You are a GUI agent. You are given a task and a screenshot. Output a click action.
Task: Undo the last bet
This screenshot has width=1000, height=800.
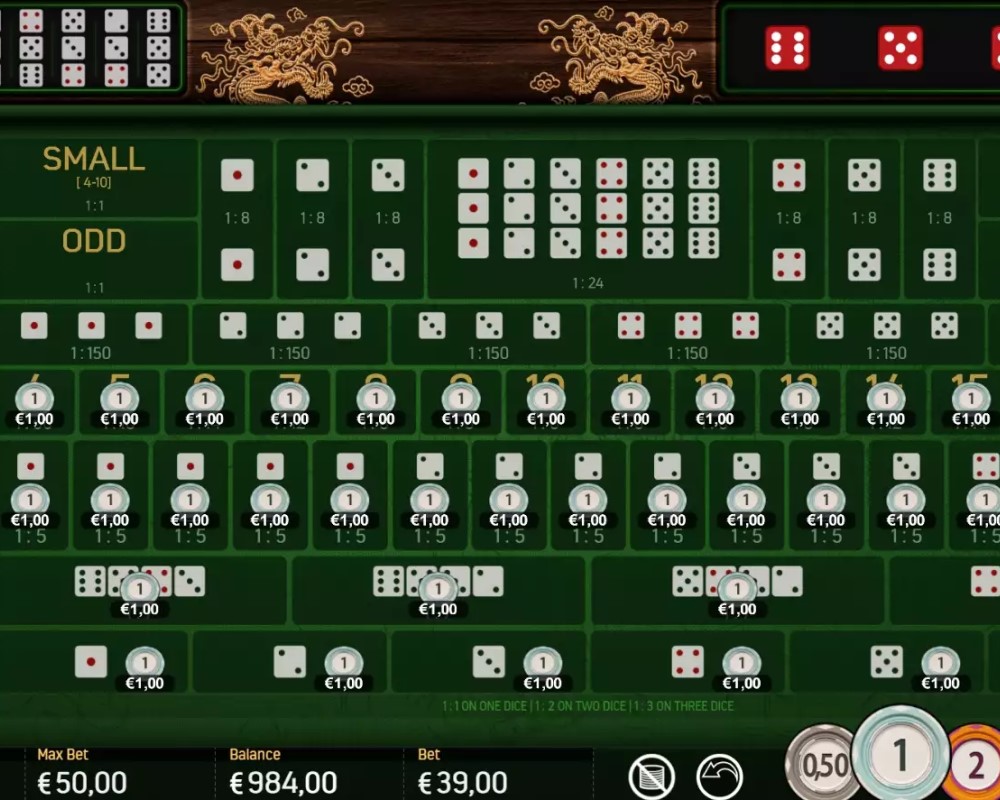[719, 777]
